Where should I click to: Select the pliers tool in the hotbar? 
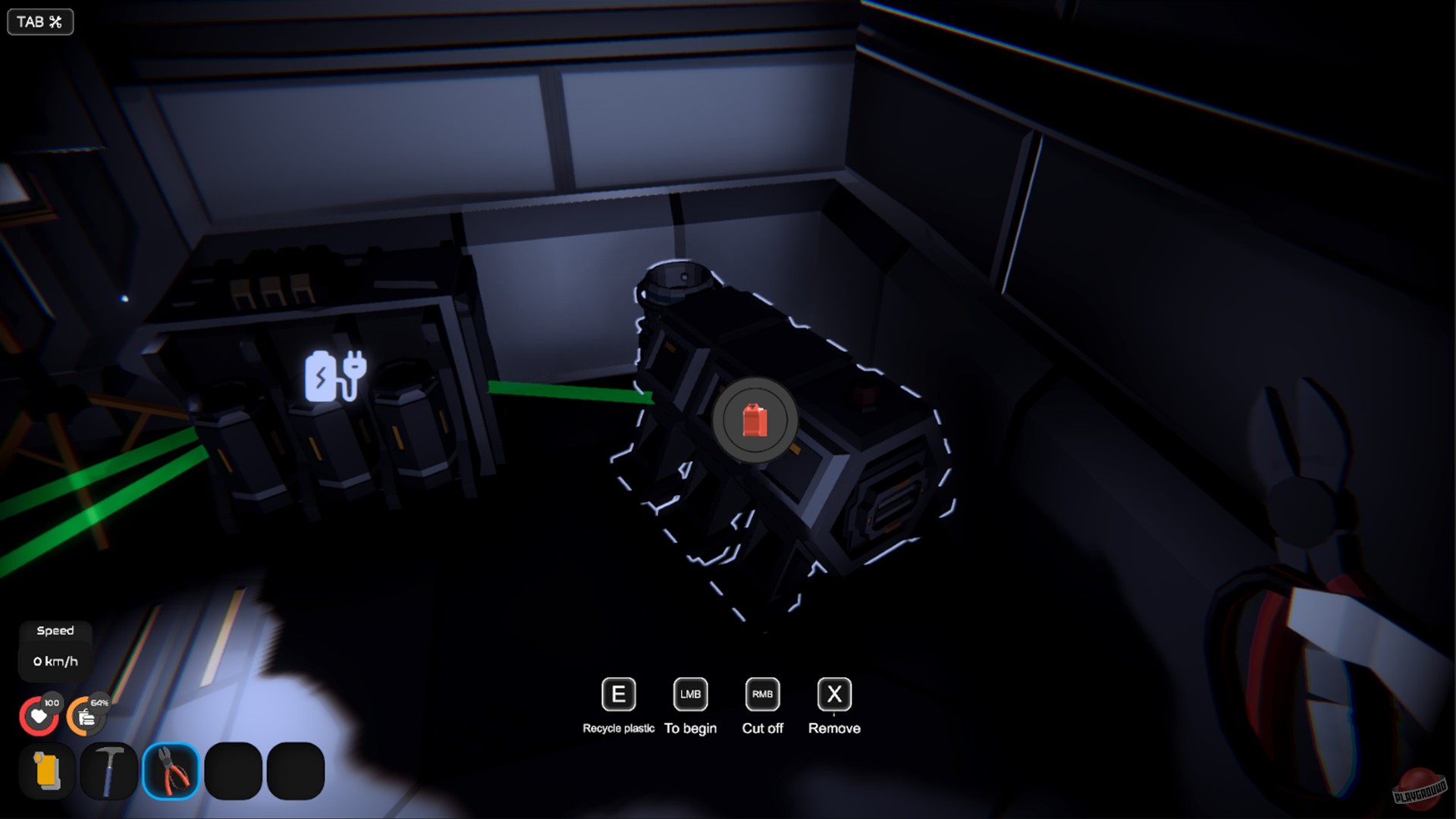pyautogui.click(x=171, y=770)
